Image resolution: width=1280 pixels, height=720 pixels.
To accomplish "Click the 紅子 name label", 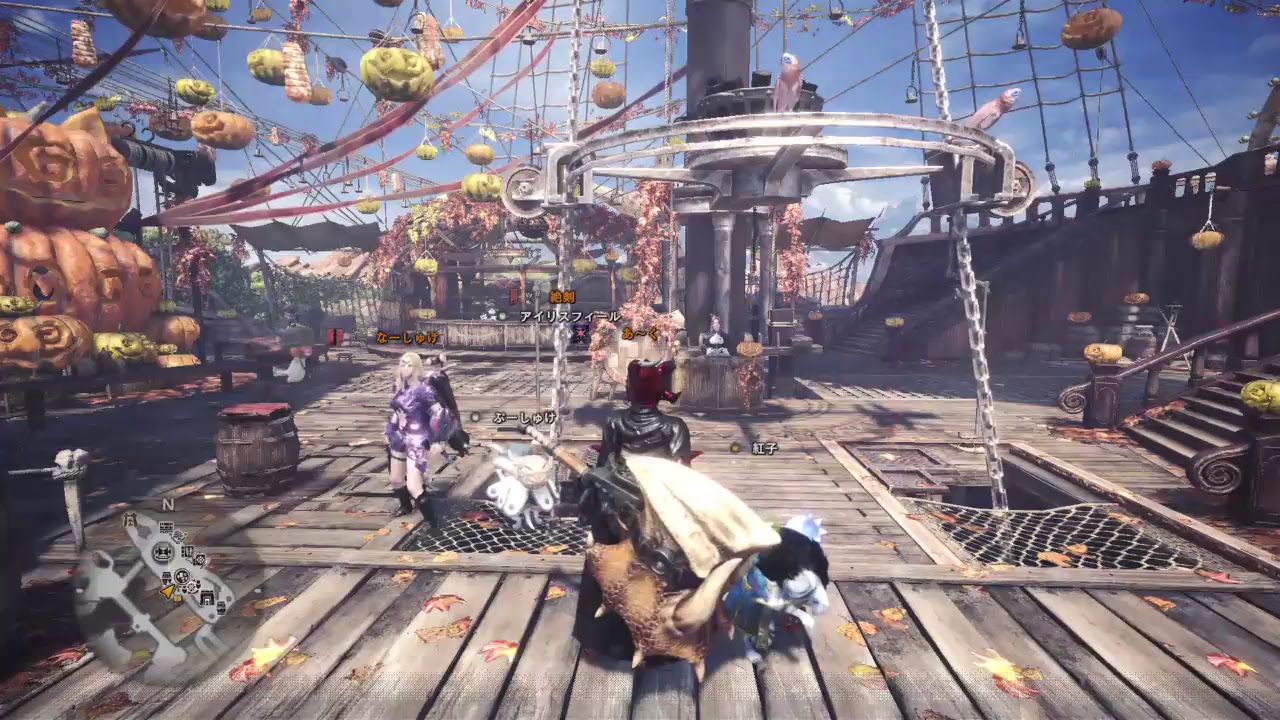I will point(765,447).
